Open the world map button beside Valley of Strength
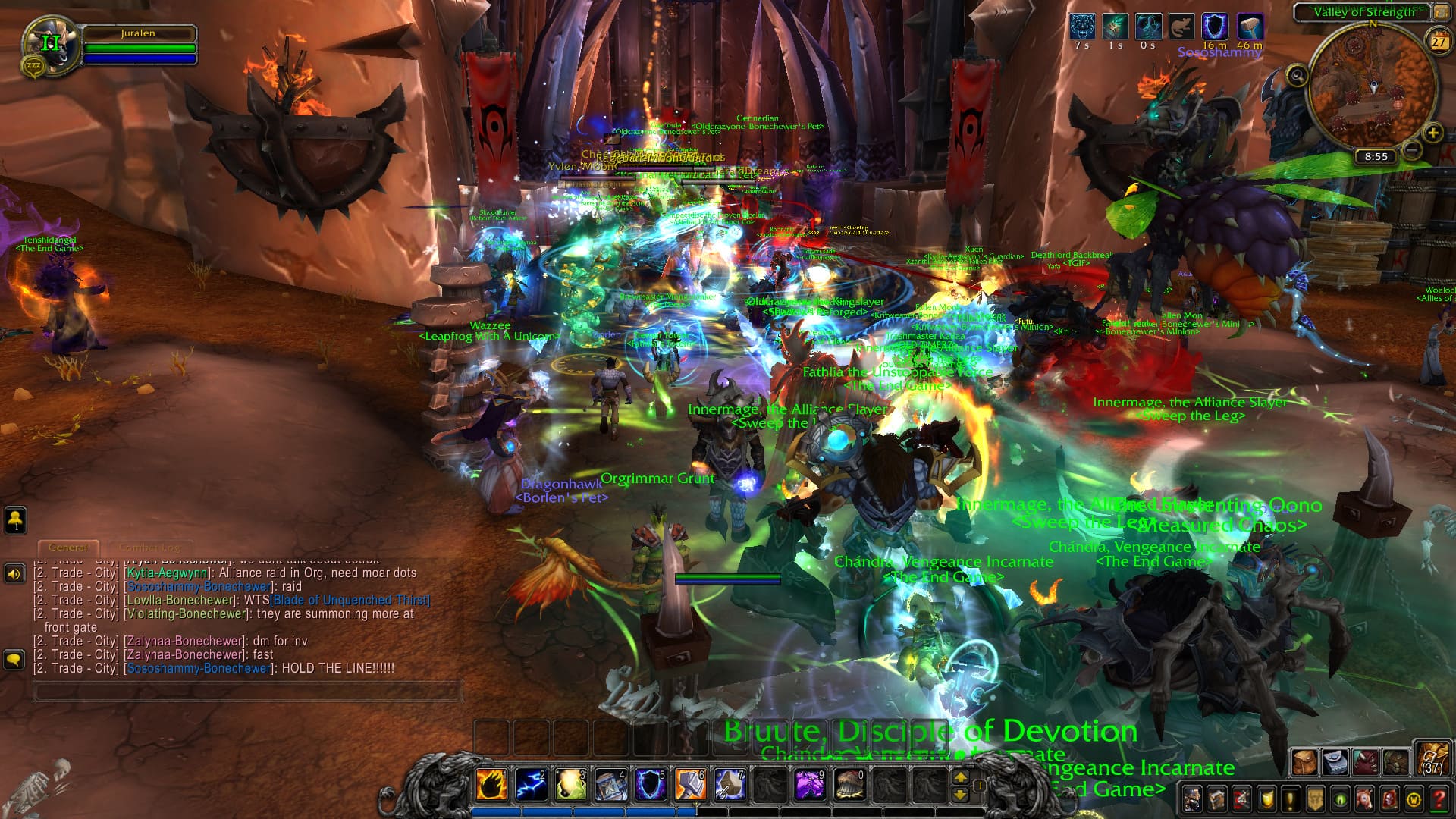 pos(1439,11)
